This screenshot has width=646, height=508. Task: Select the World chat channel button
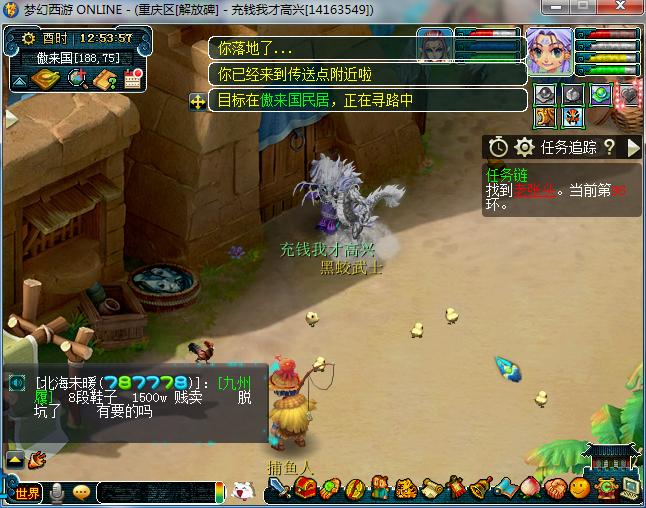(x=28, y=492)
